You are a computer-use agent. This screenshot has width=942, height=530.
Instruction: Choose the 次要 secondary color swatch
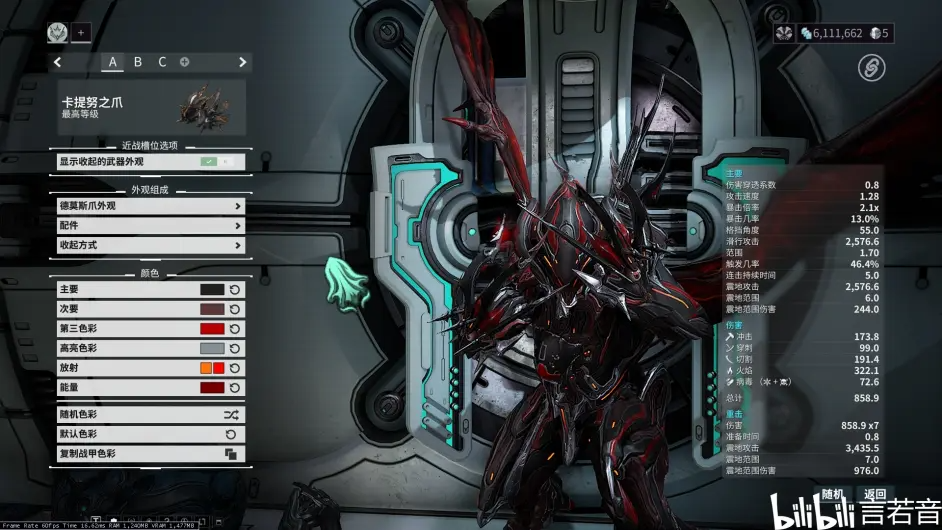212,309
